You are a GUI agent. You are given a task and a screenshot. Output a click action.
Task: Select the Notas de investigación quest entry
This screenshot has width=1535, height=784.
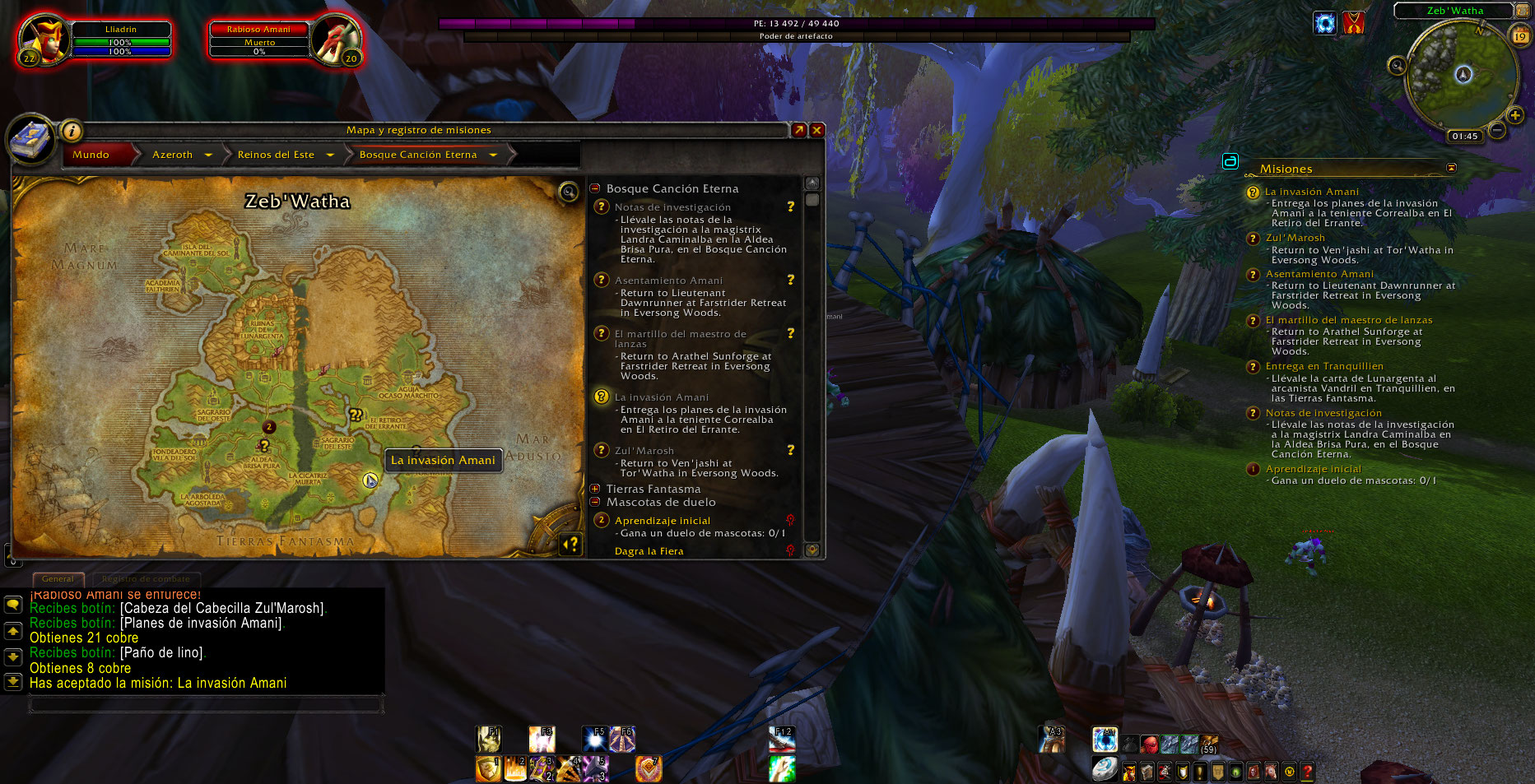[x=672, y=207]
